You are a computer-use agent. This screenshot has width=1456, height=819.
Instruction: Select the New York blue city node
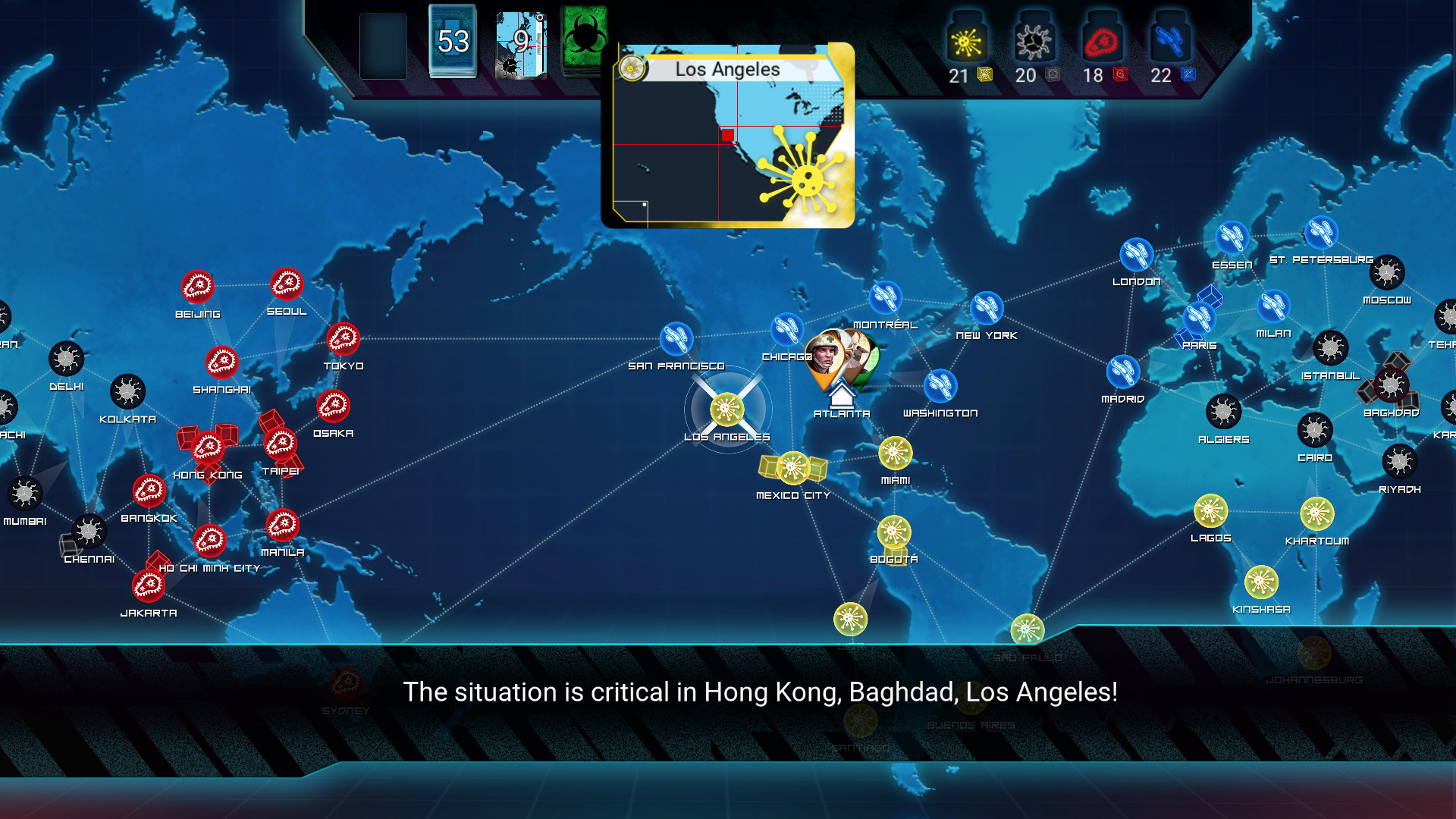[x=986, y=309]
